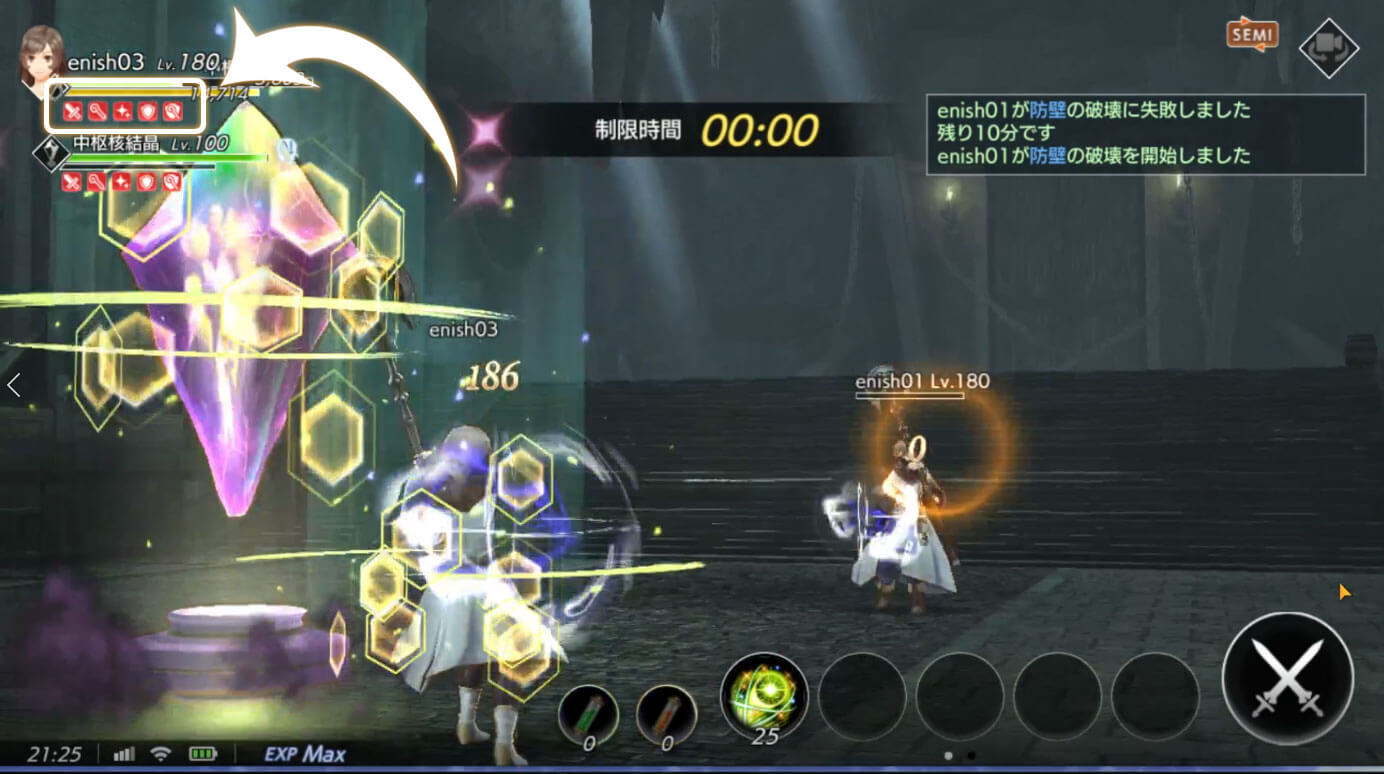
Task: Open the battle log message box
Action: point(1145,134)
